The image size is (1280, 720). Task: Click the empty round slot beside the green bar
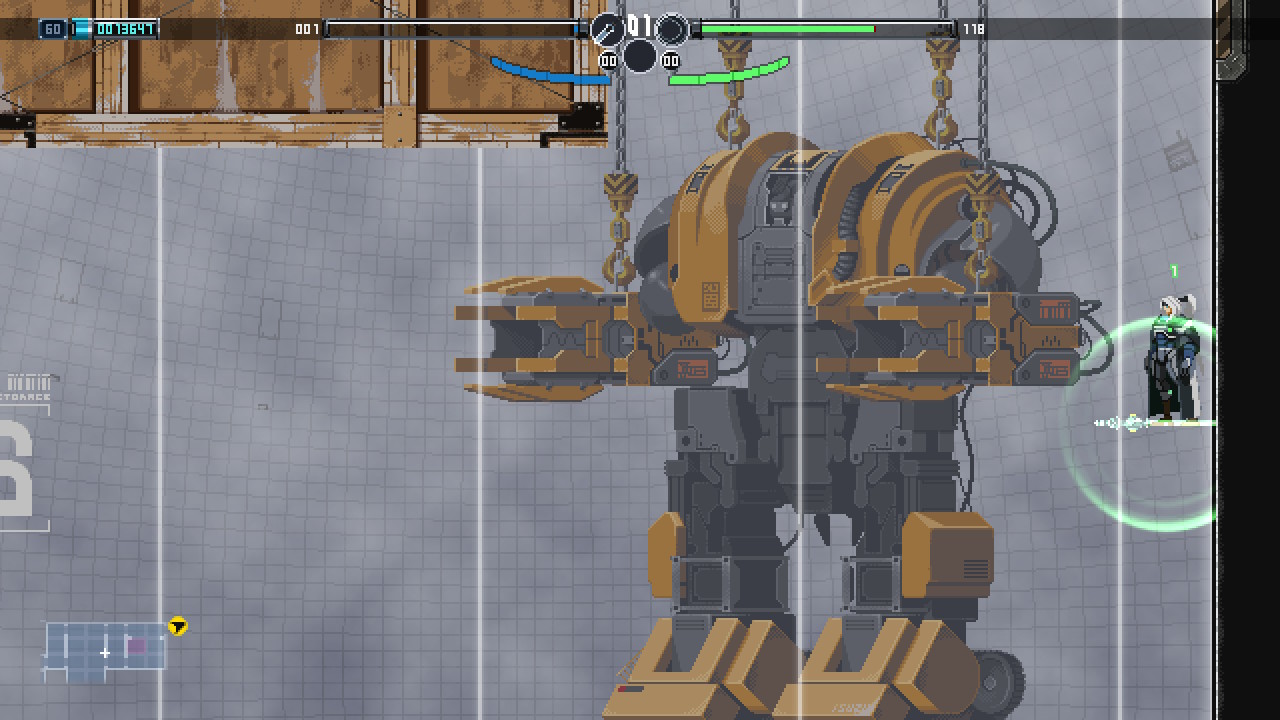(x=672, y=30)
